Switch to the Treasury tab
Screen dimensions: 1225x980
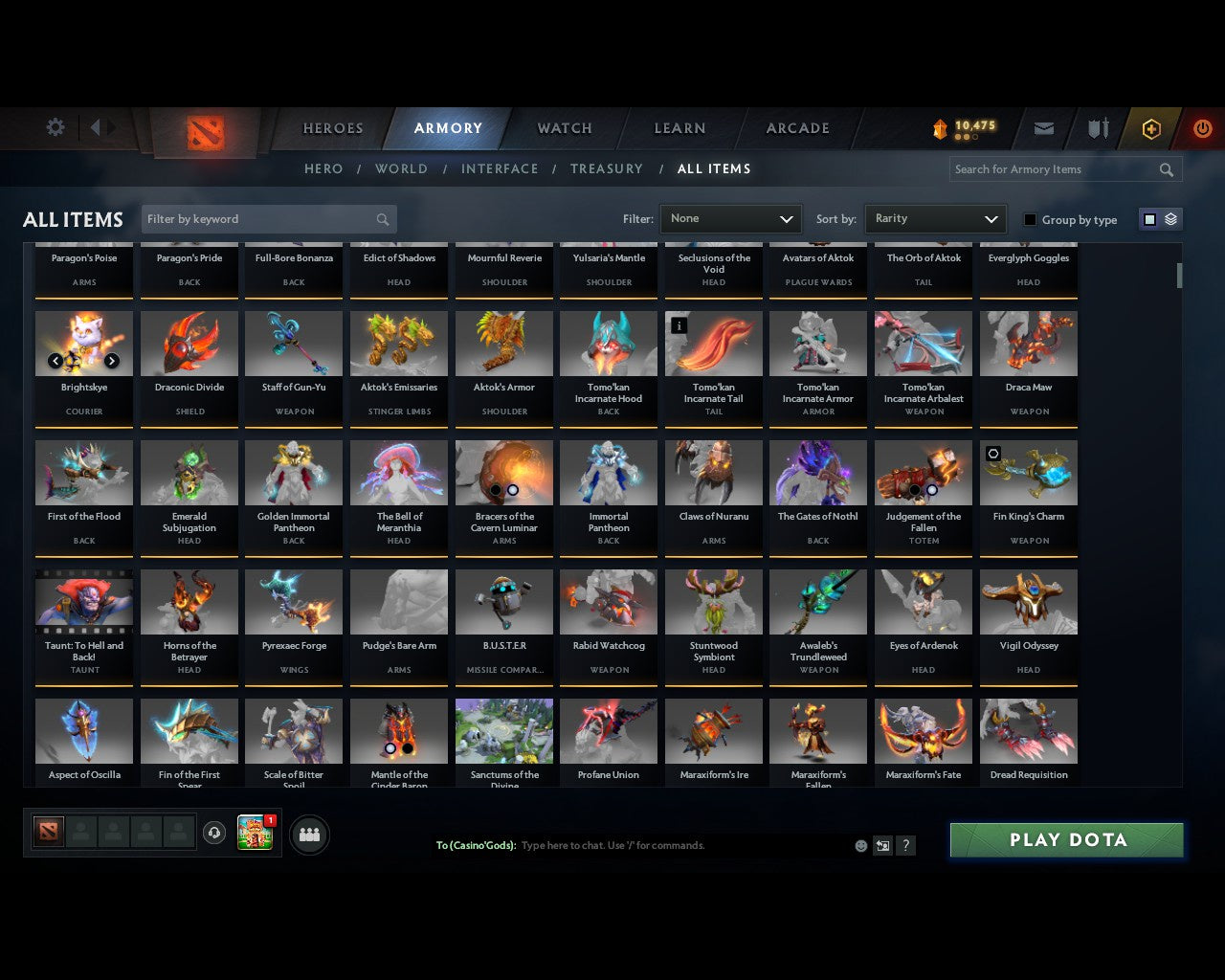point(607,168)
